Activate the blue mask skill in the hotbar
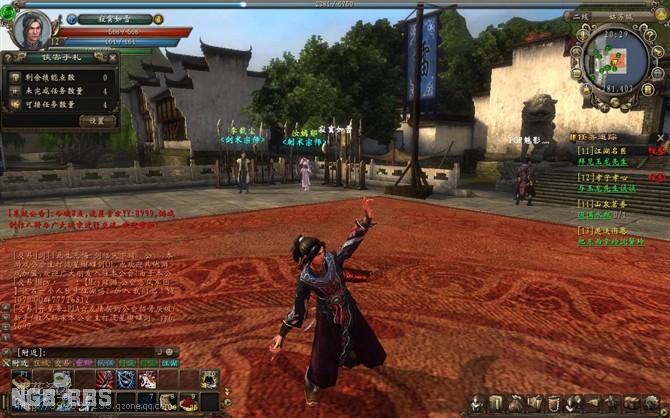Viewport: 670px width, 418px height. tap(126, 380)
